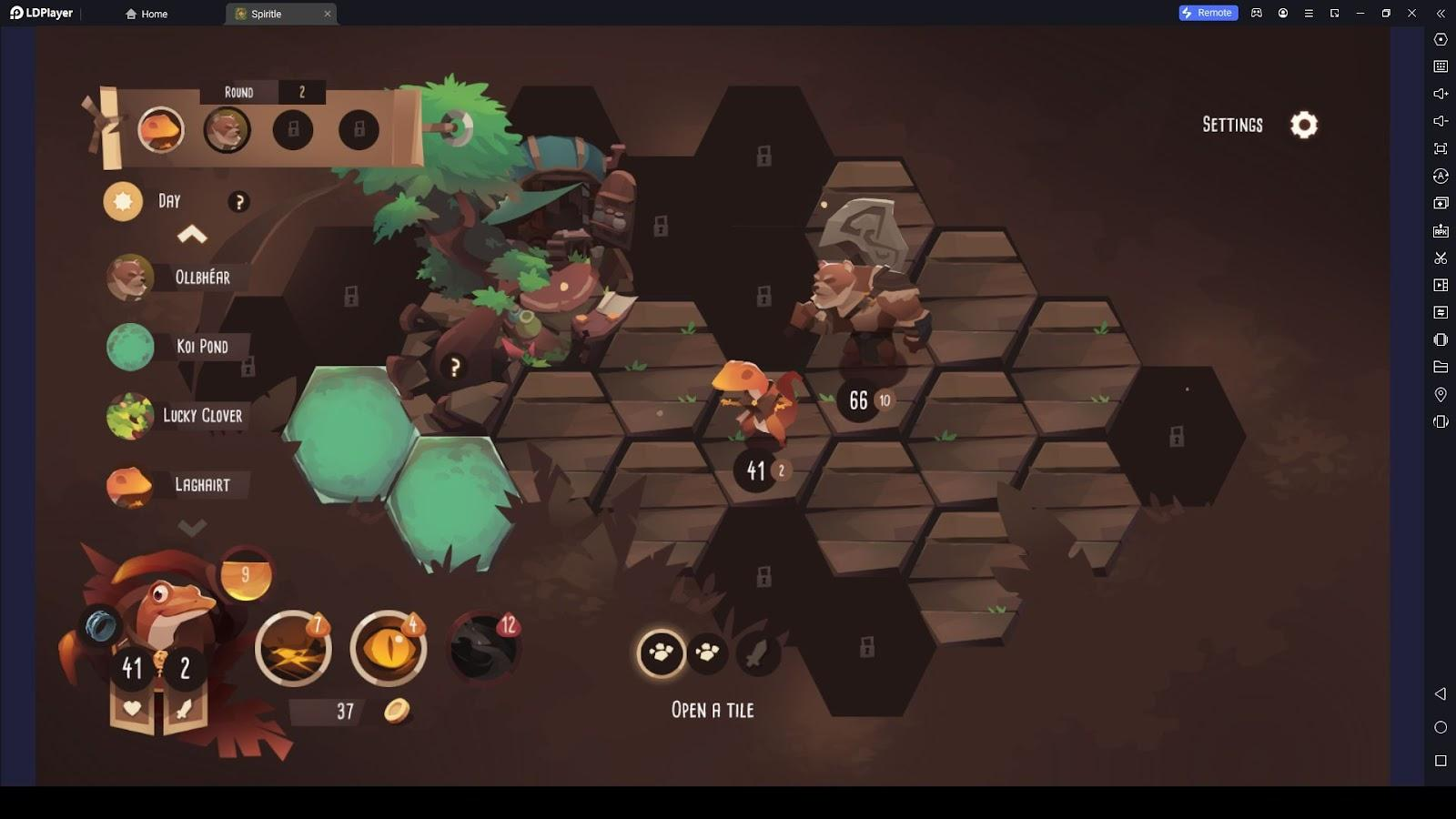The width and height of the screenshot is (1456, 819).
Task: Pick the Lucky Clover list entry
Action: coord(201,416)
